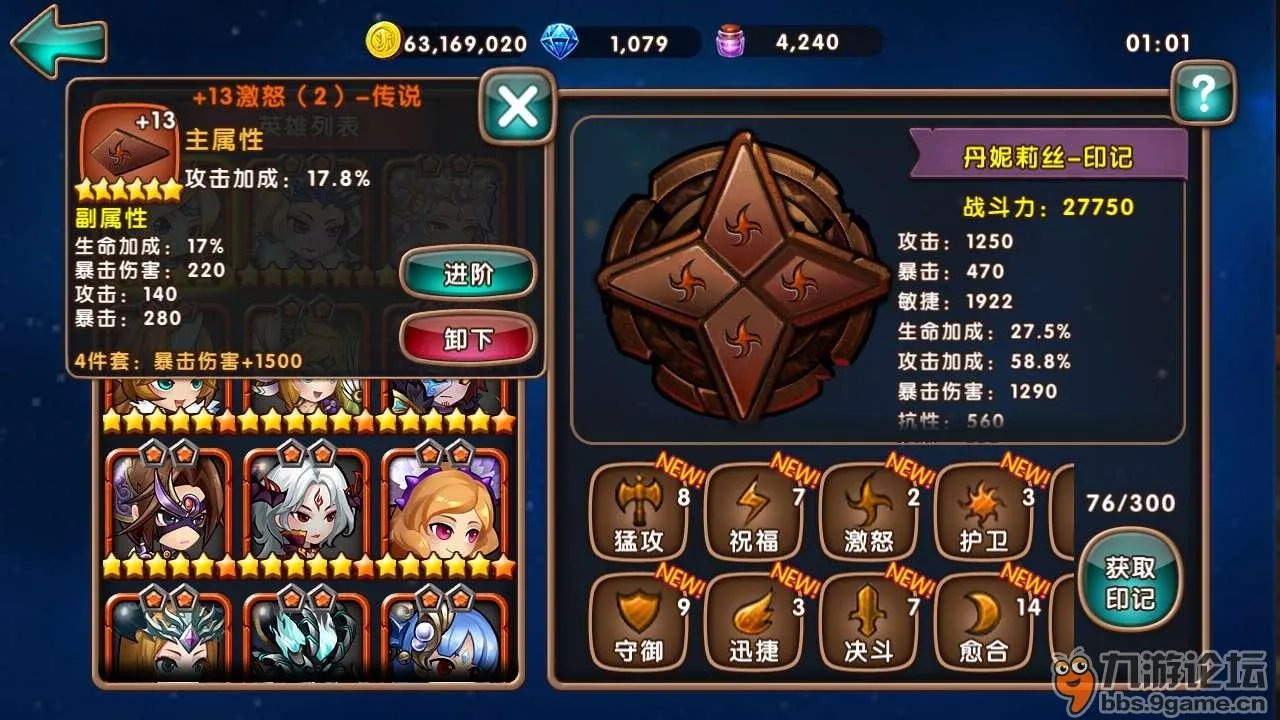This screenshot has height=720, width=1280.
Task: Open the 激怒 seal category
Action: point(866,510)
